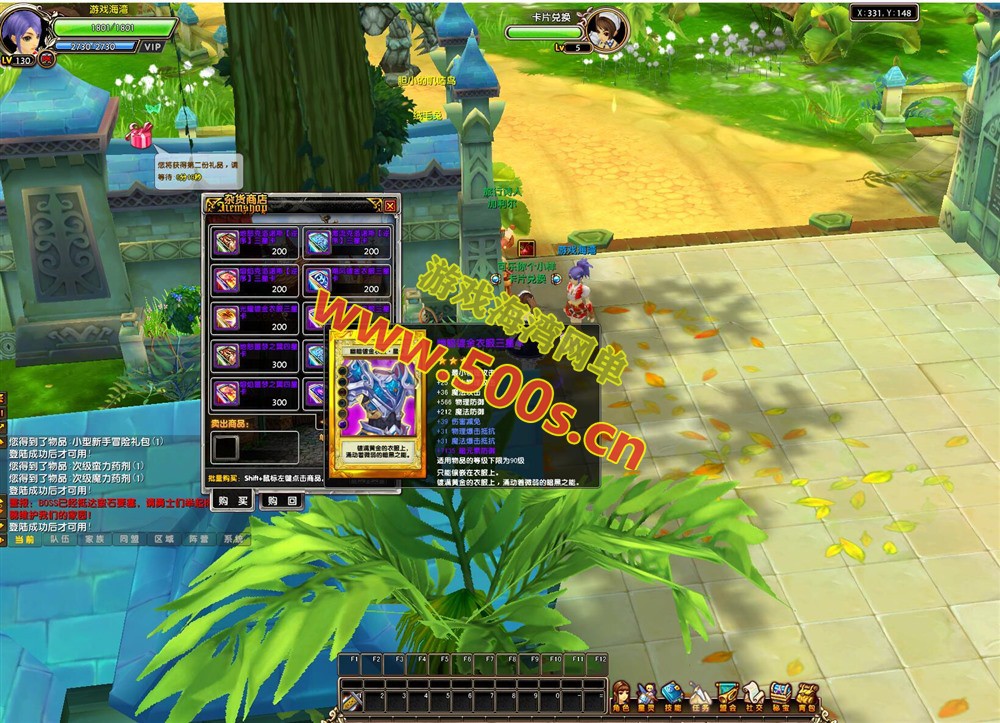Click the 购买 buy button
This screenshot has width=1000, height=723.
[231, 500]
